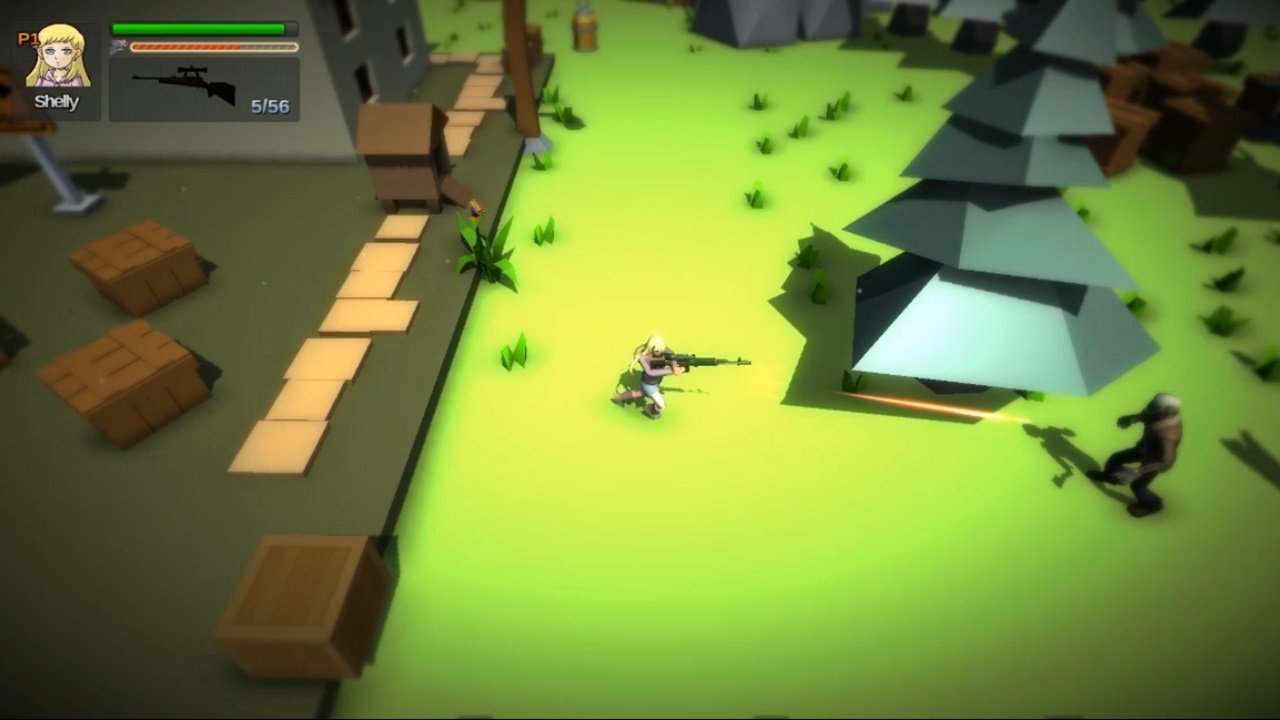
Task: Click the small zombie icon beside the XP bar
Action: 118,46
